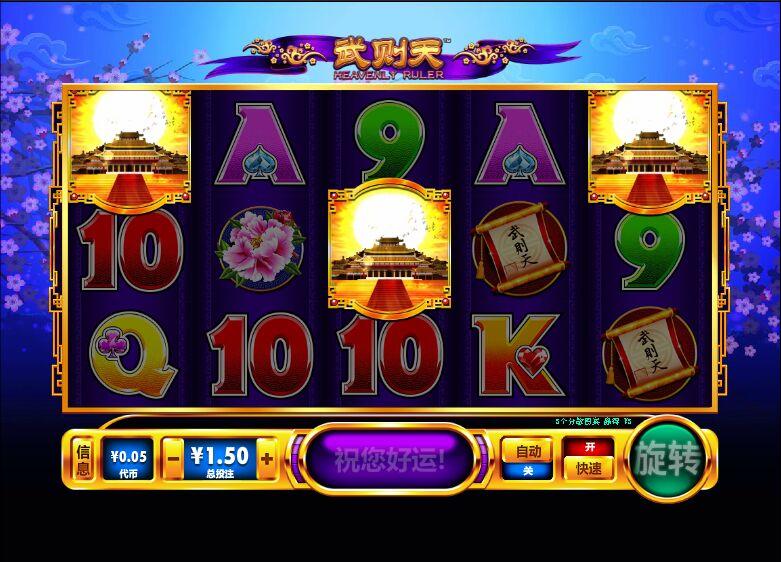Spin the reels with the green 旋转 button
Viewport: 781px width, 562px height.
pos(667,459)
